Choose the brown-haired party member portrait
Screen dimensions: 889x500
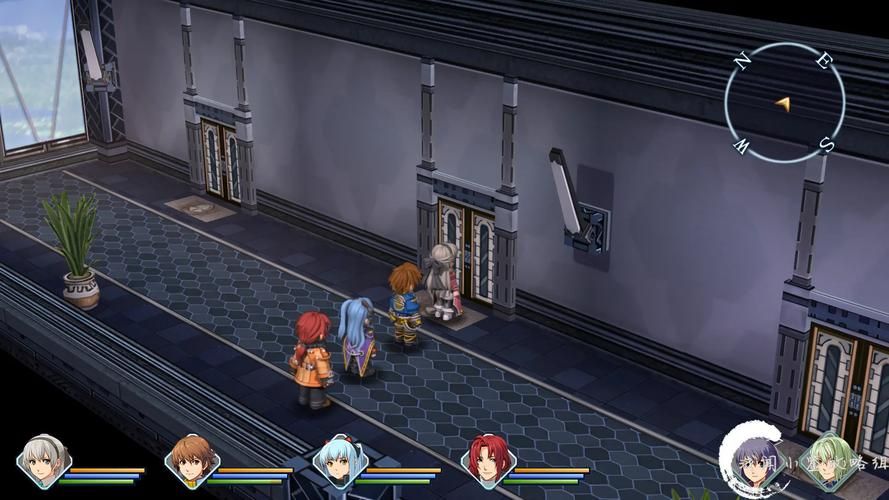tap(192, 461)
